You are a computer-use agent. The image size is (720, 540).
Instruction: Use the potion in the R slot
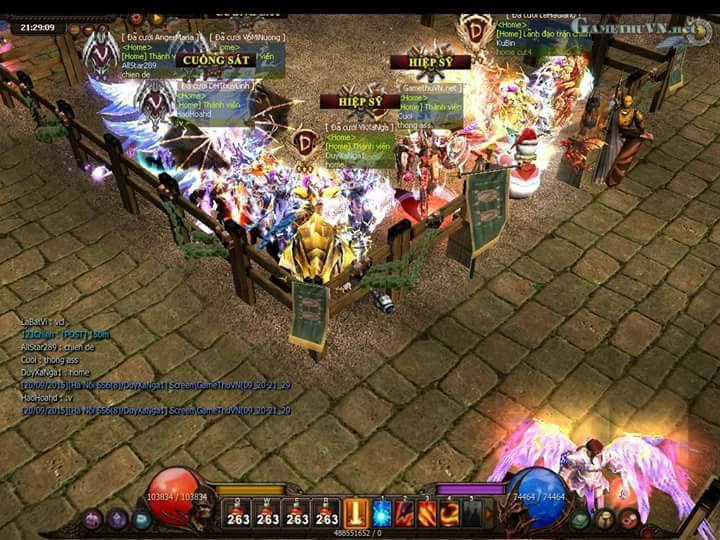[x=326, y=513]
